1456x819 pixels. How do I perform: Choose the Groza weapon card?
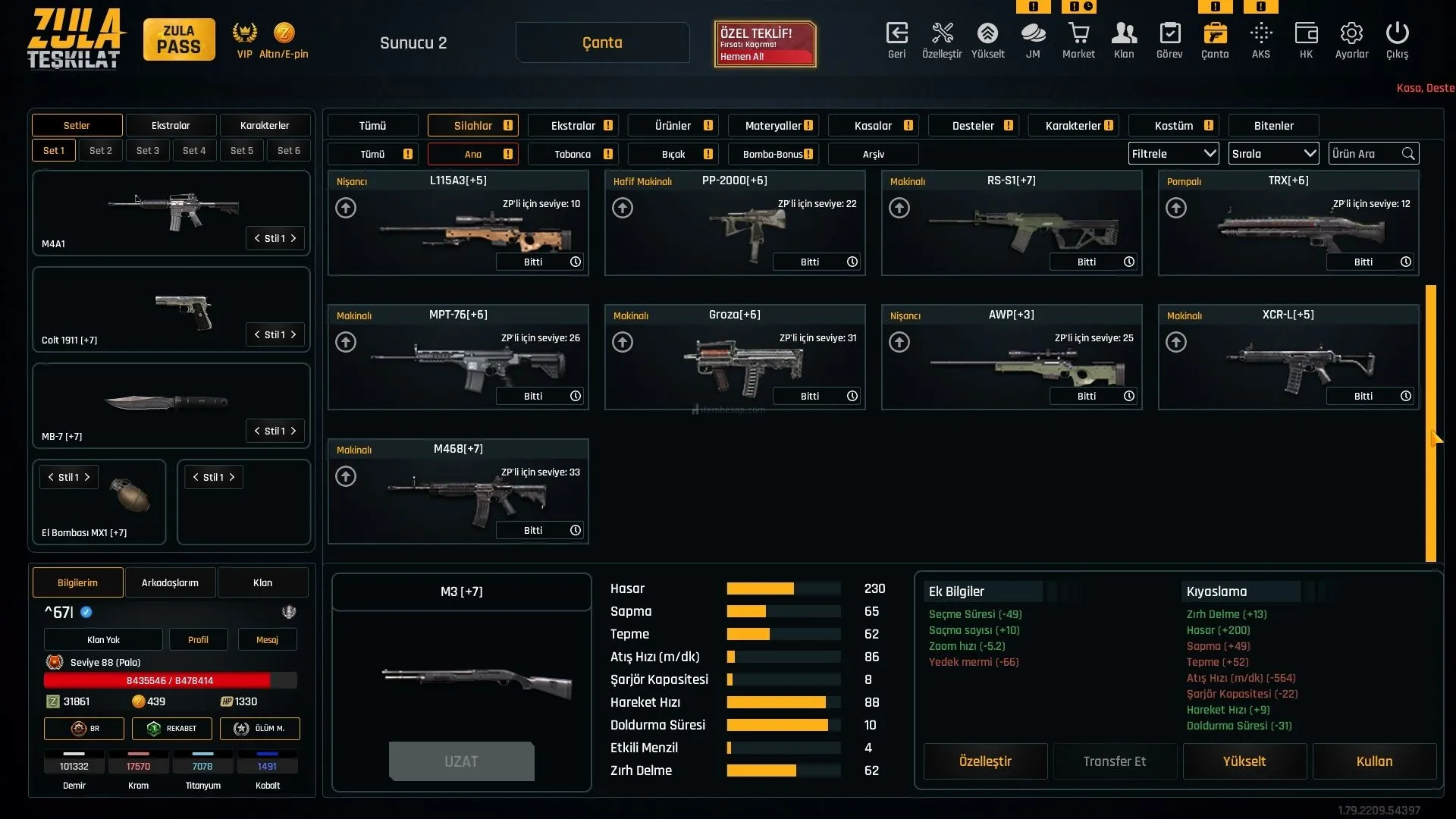point(734,358)
